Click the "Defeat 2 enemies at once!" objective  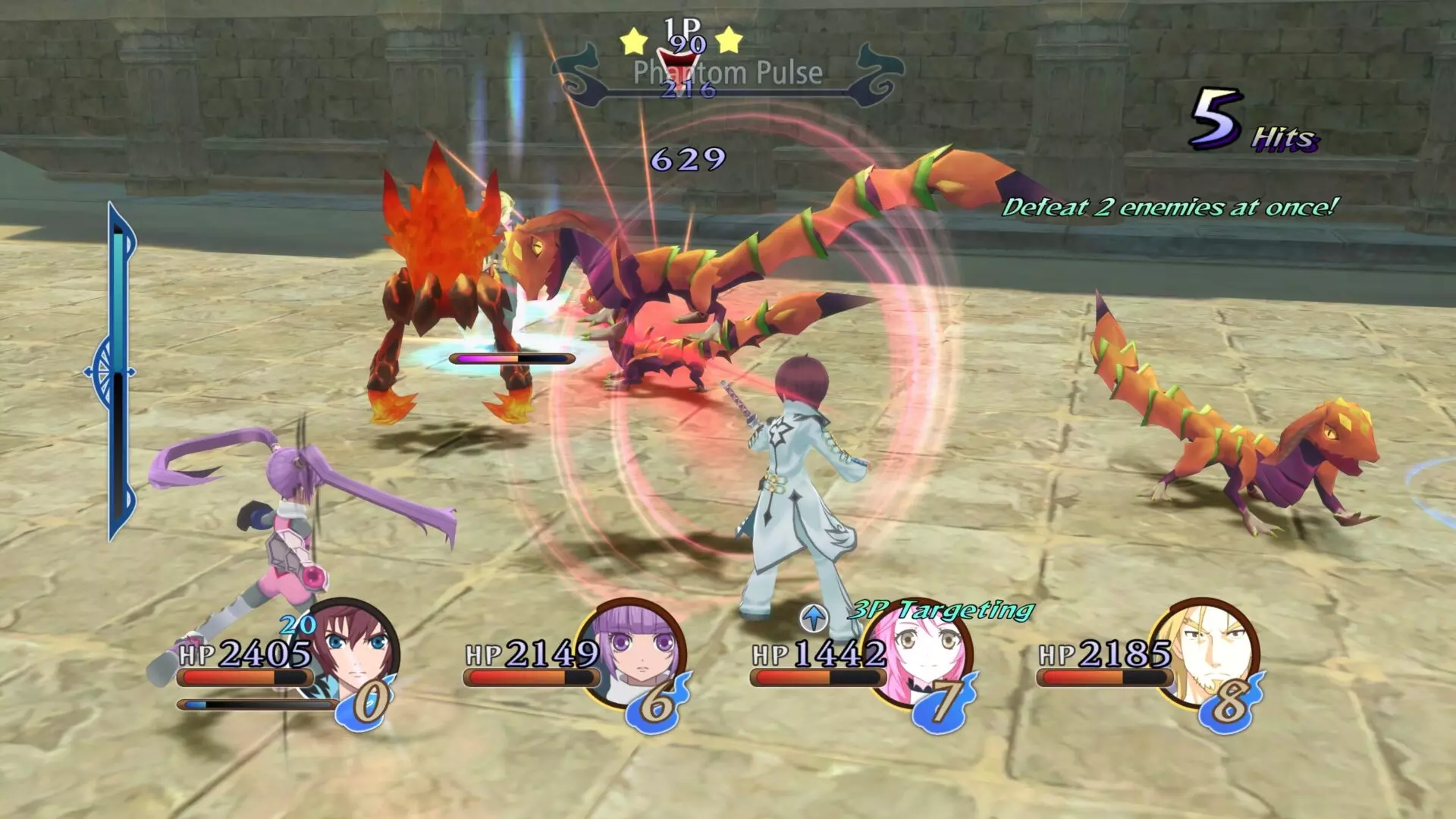coord(1169,207)
